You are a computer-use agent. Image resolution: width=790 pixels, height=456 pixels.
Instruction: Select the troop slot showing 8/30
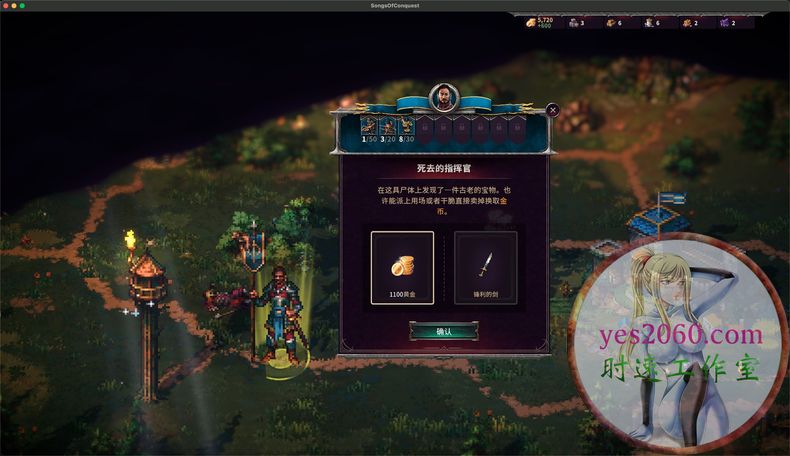click(x=406, y=127)
